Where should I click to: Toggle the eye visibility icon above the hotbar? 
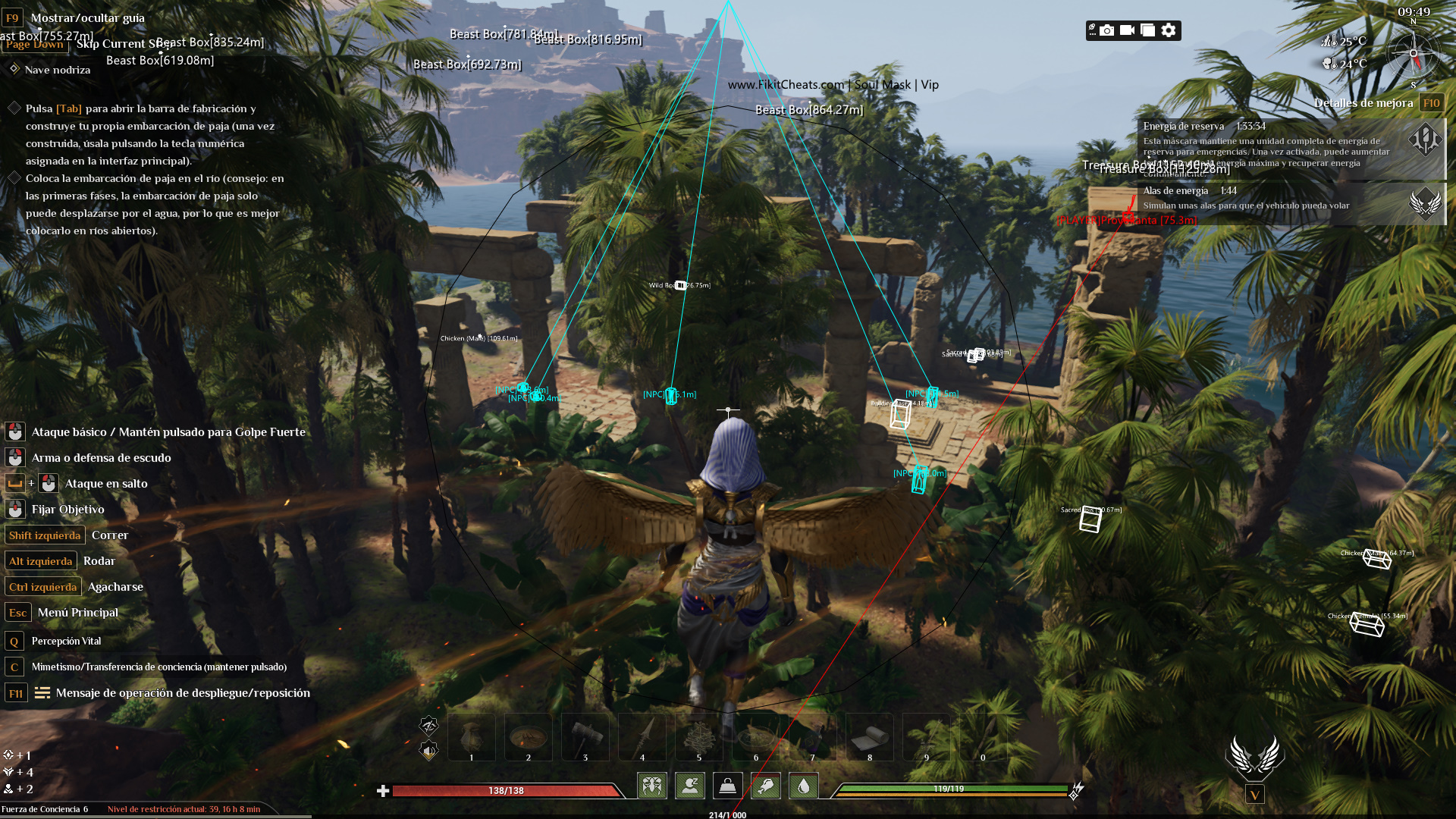[428, 726]
